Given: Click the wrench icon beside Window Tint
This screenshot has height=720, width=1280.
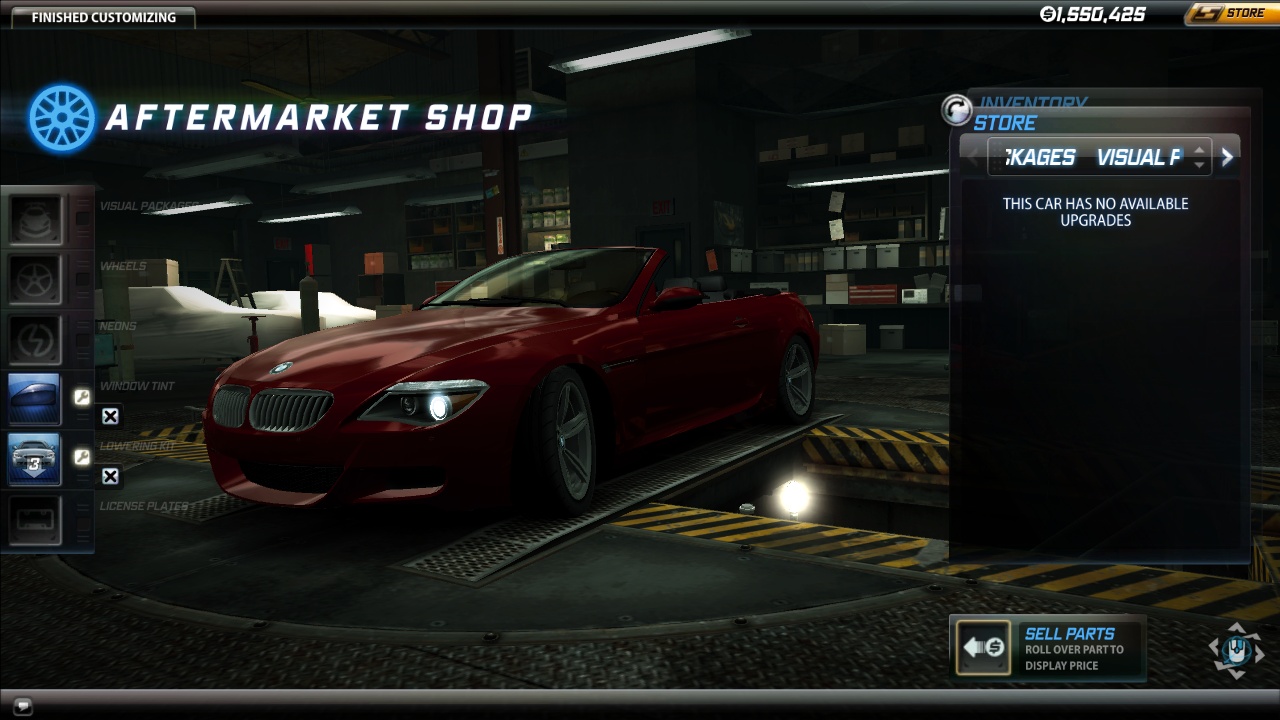Looking at the screenshot, I should point(82,398).
